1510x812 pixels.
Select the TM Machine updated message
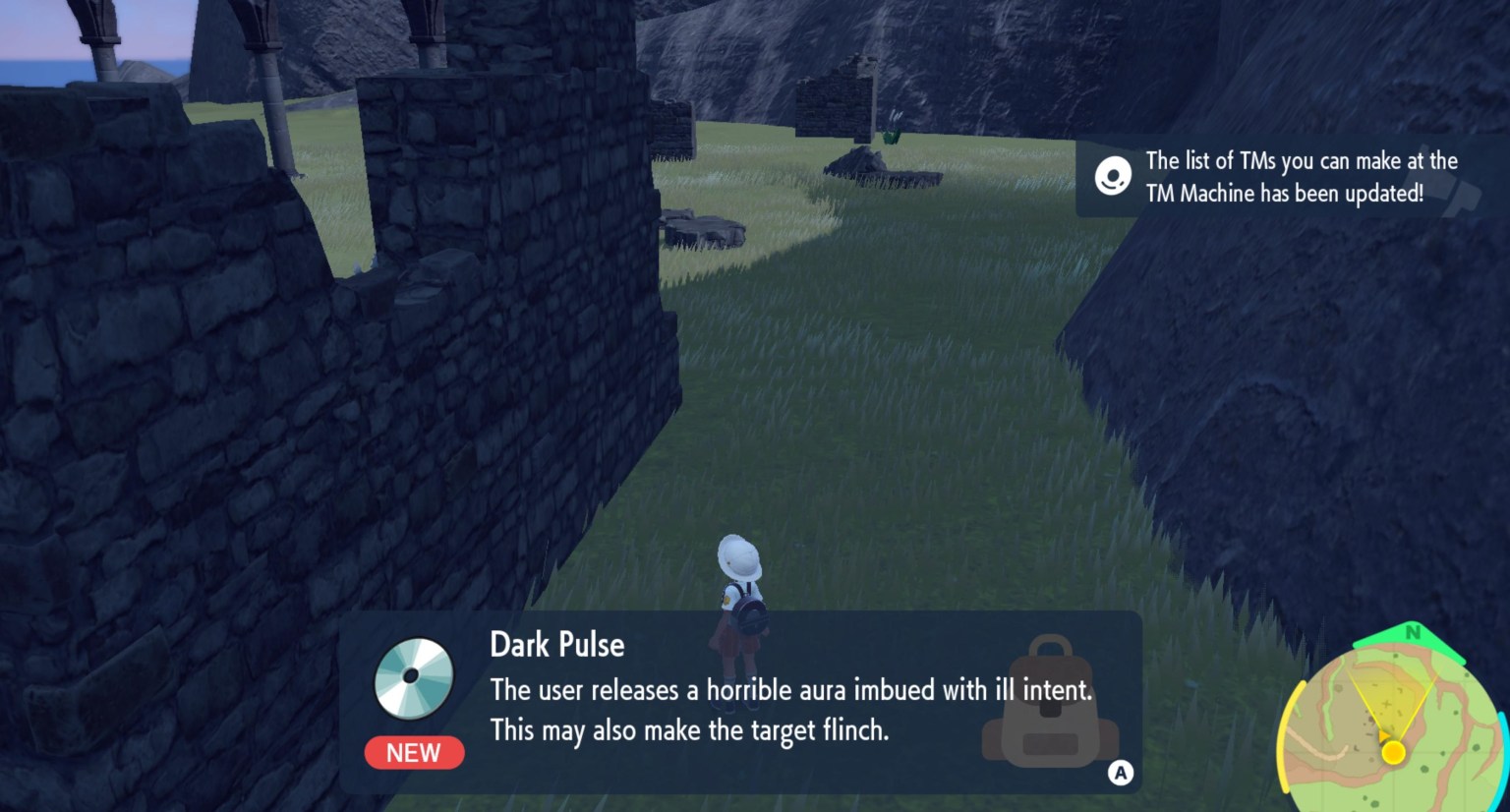tap(1300, 178)
